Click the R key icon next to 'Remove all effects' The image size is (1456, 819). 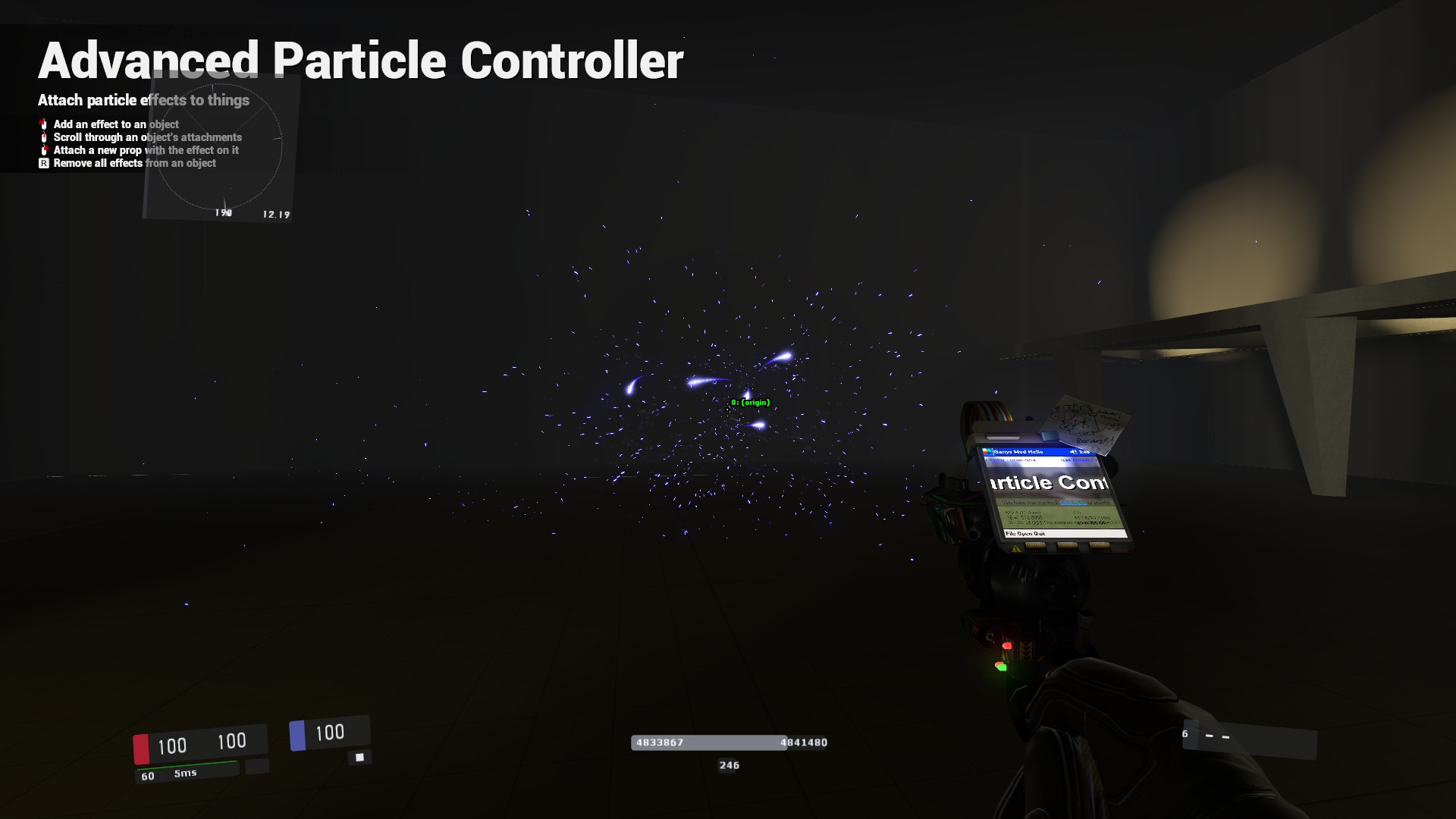pyautogui.click(x=44, y=164)
